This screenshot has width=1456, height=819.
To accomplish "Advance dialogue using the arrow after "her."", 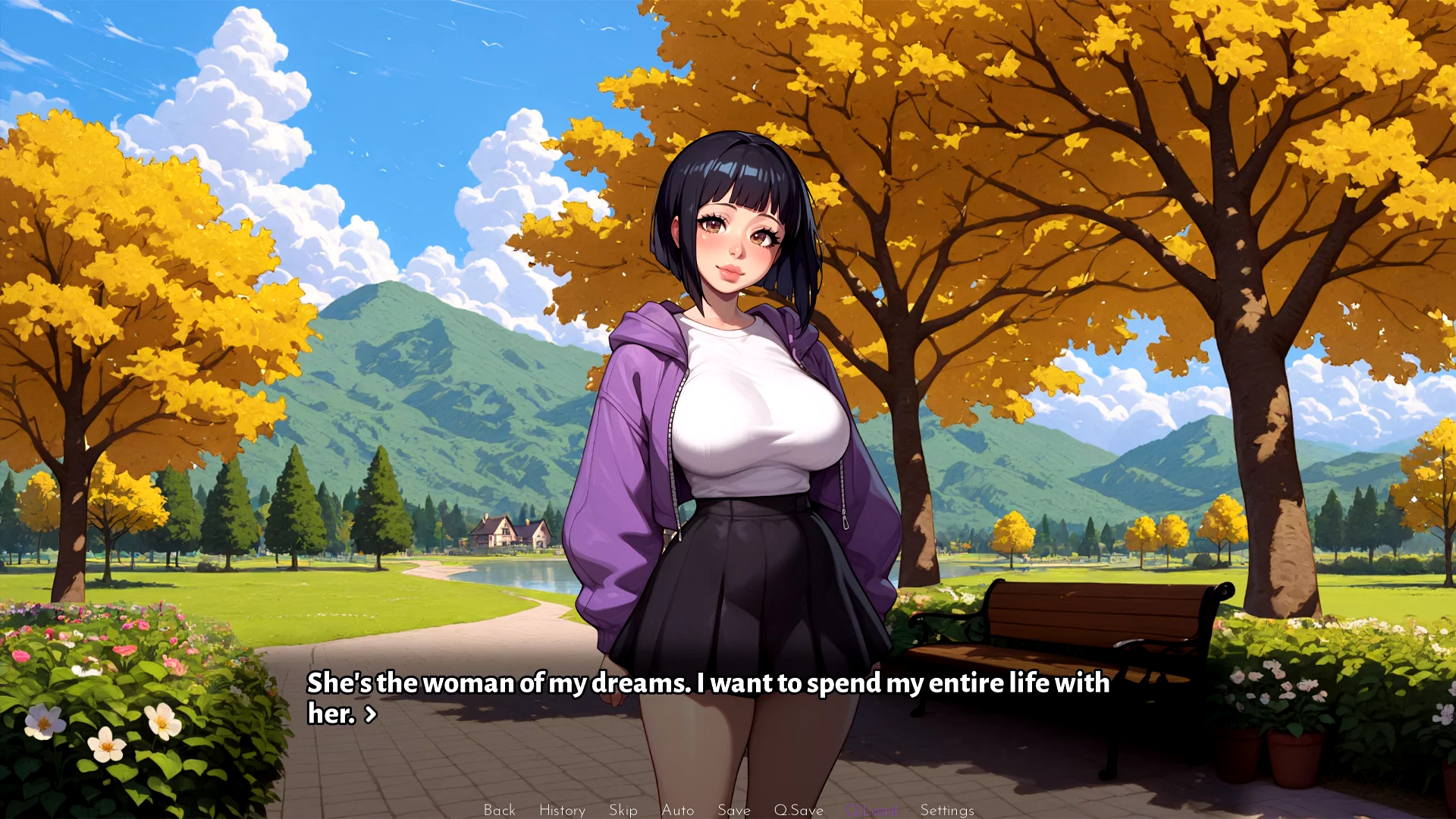I will click(371, 714).
